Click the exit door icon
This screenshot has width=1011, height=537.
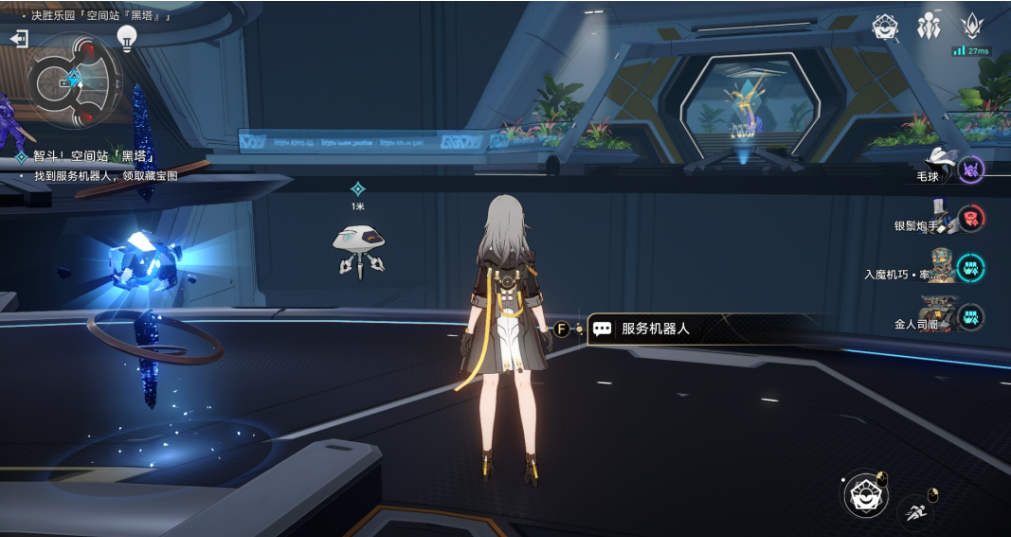[x=18, y=39]
